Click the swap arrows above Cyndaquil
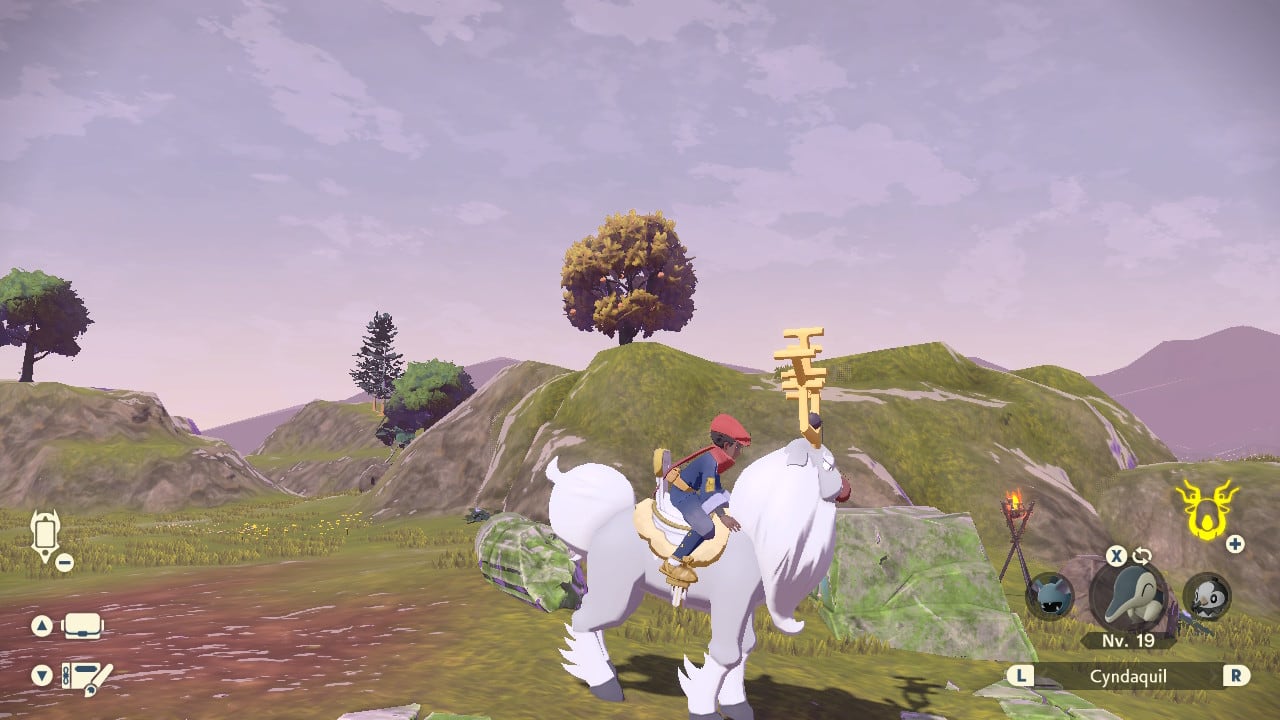Image resolution: width=1280 pixels, height=720 pixels. pyautogui.click(x=1142, y=556)
